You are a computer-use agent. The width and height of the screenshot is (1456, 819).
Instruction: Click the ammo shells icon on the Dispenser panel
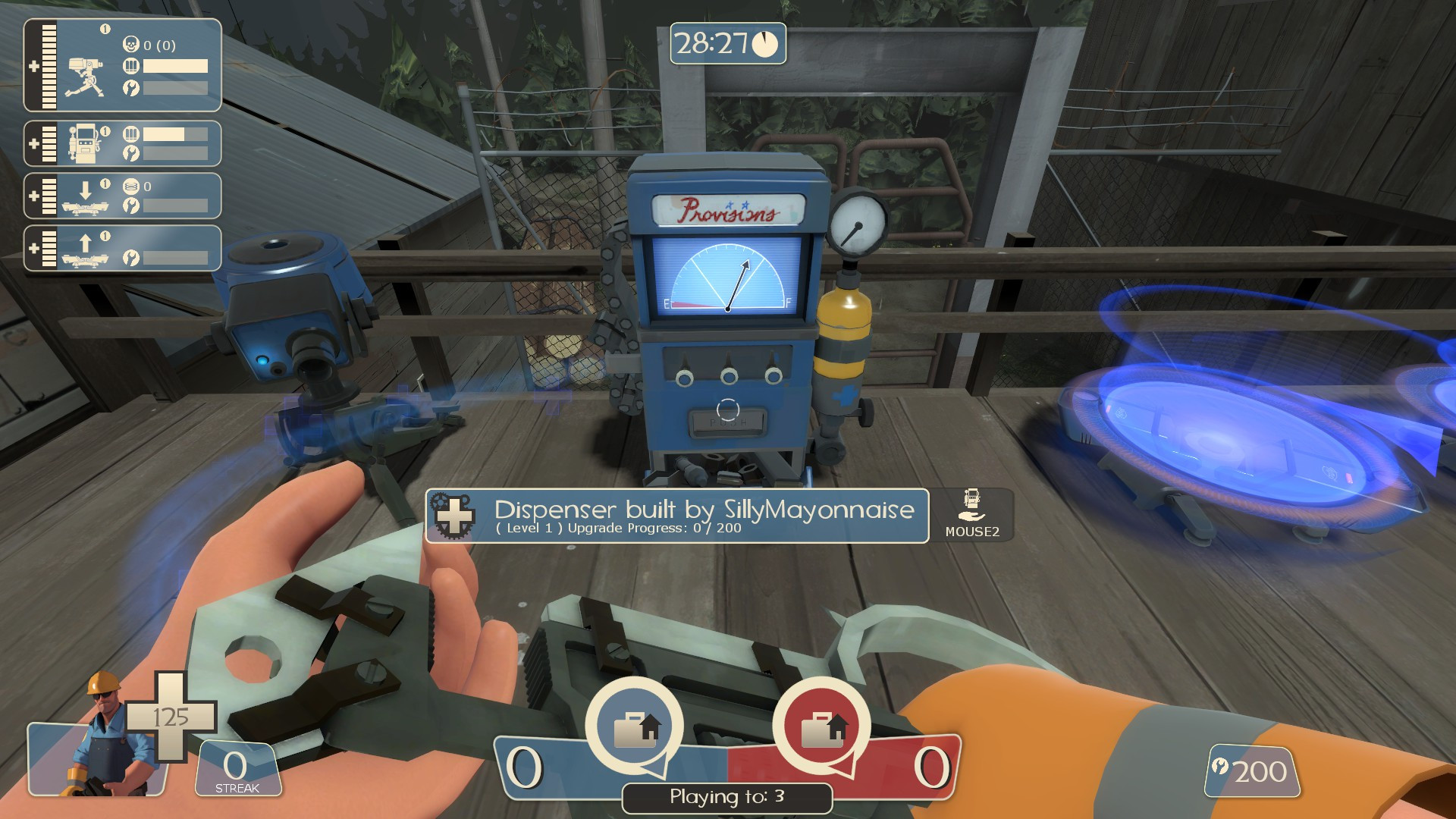click(x=133, y=133)
